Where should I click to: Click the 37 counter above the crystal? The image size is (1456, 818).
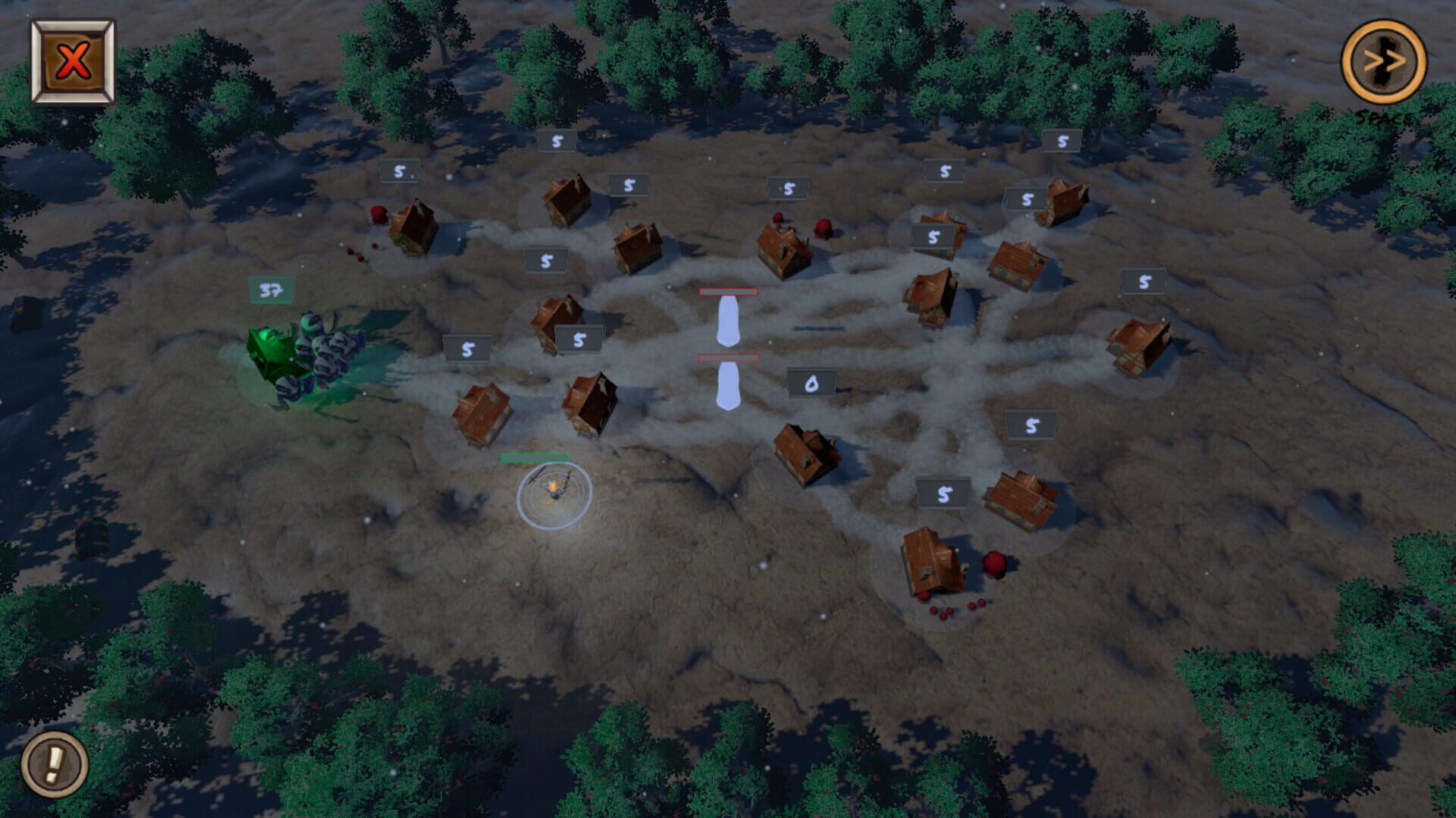pyautogui.click(x=271, y=290)
